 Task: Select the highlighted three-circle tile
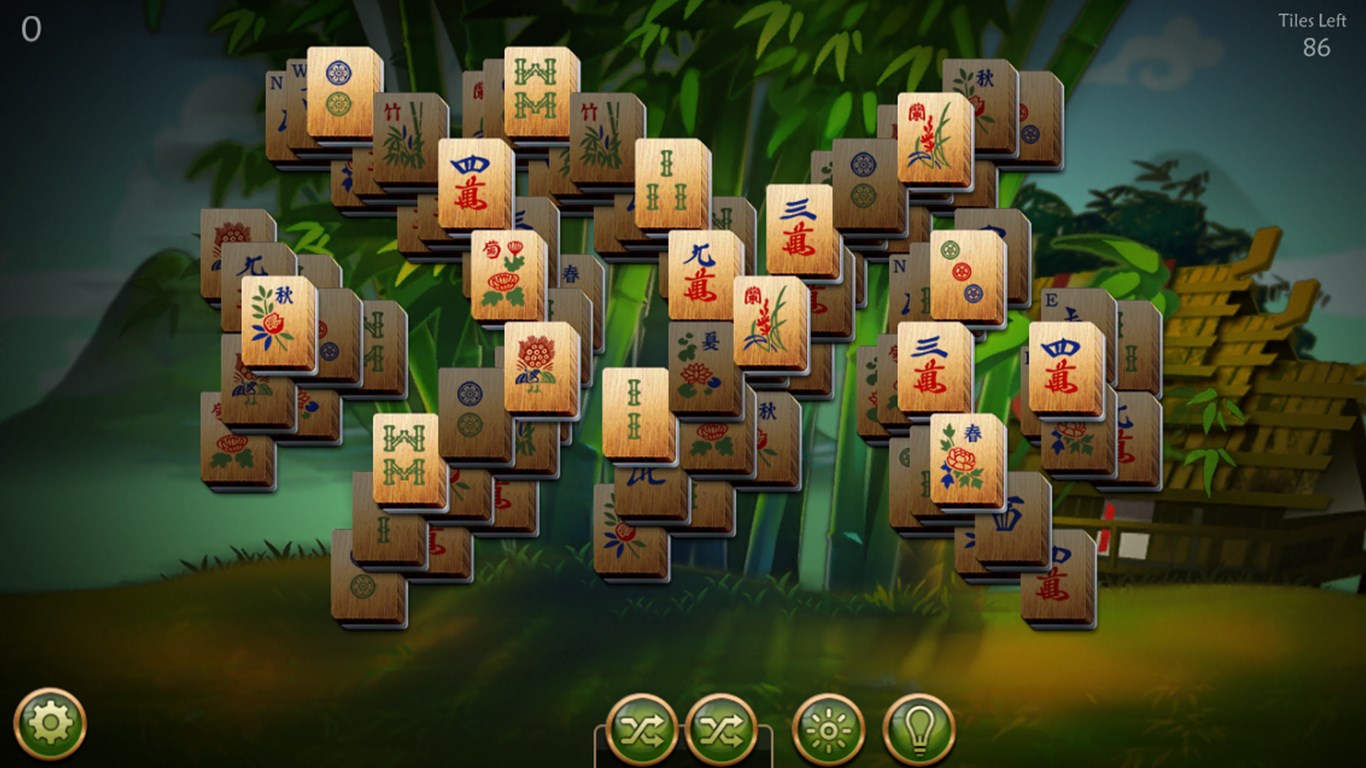point(967,275)
